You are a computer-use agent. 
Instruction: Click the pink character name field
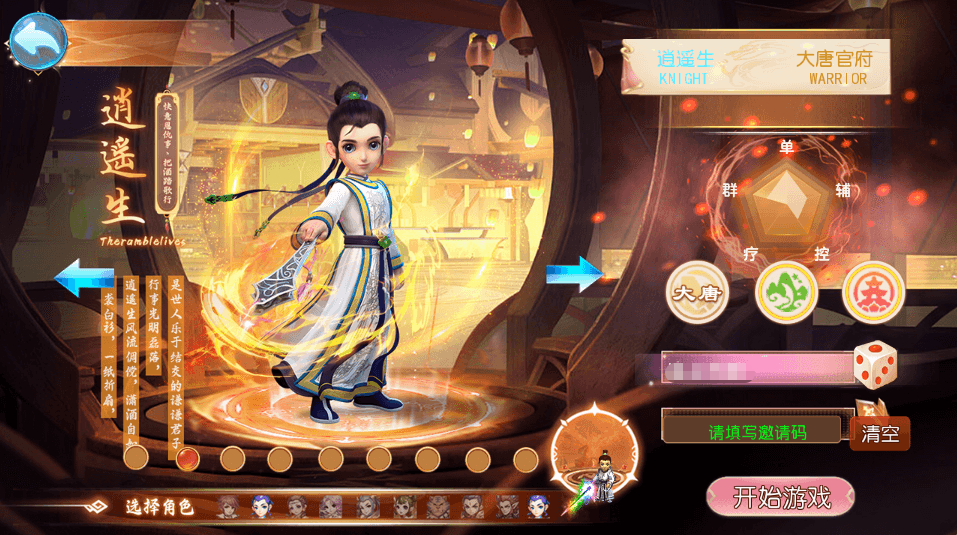756,368
